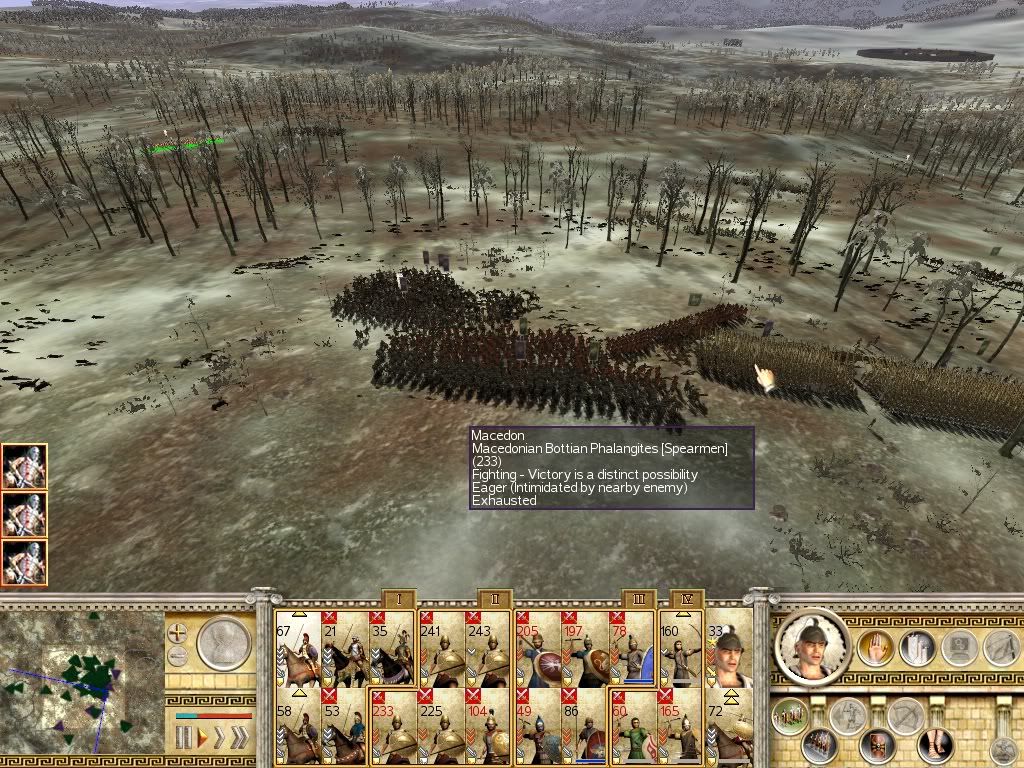
Task: Select the archer unit card with 160 men
Action: point(680,648)
